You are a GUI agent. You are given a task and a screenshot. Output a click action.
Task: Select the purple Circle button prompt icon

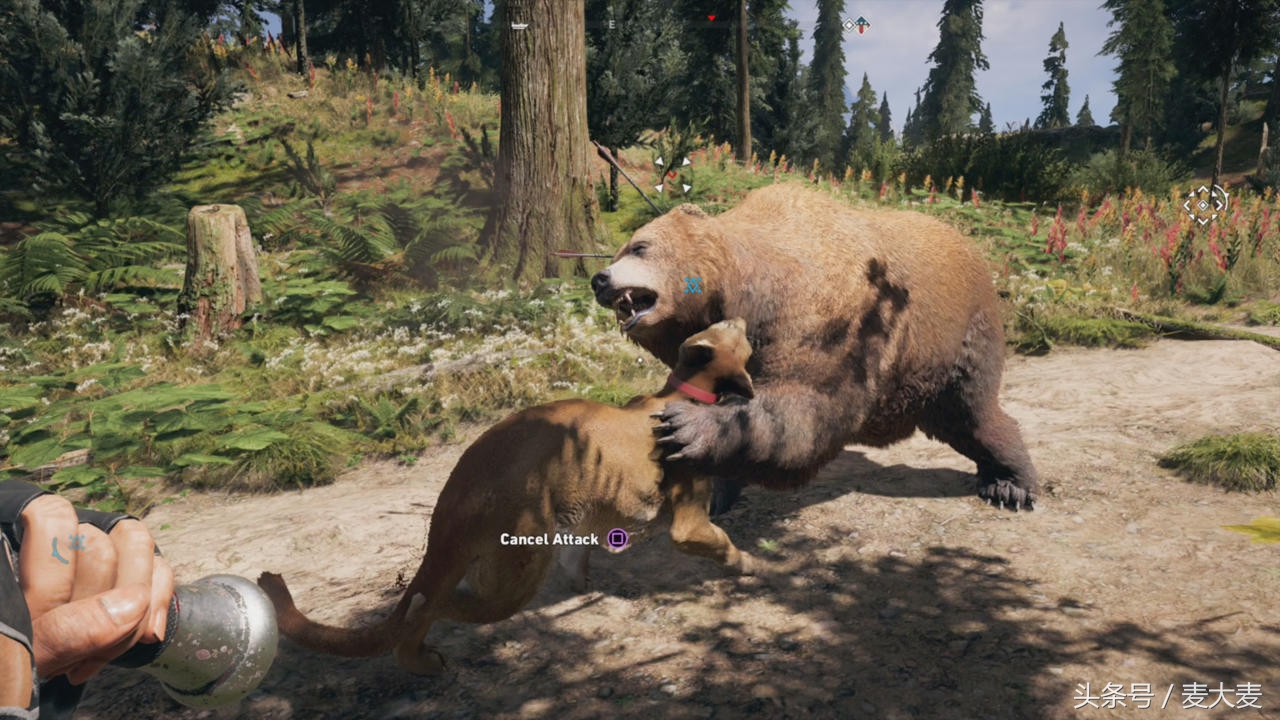[x=617, y=539]
